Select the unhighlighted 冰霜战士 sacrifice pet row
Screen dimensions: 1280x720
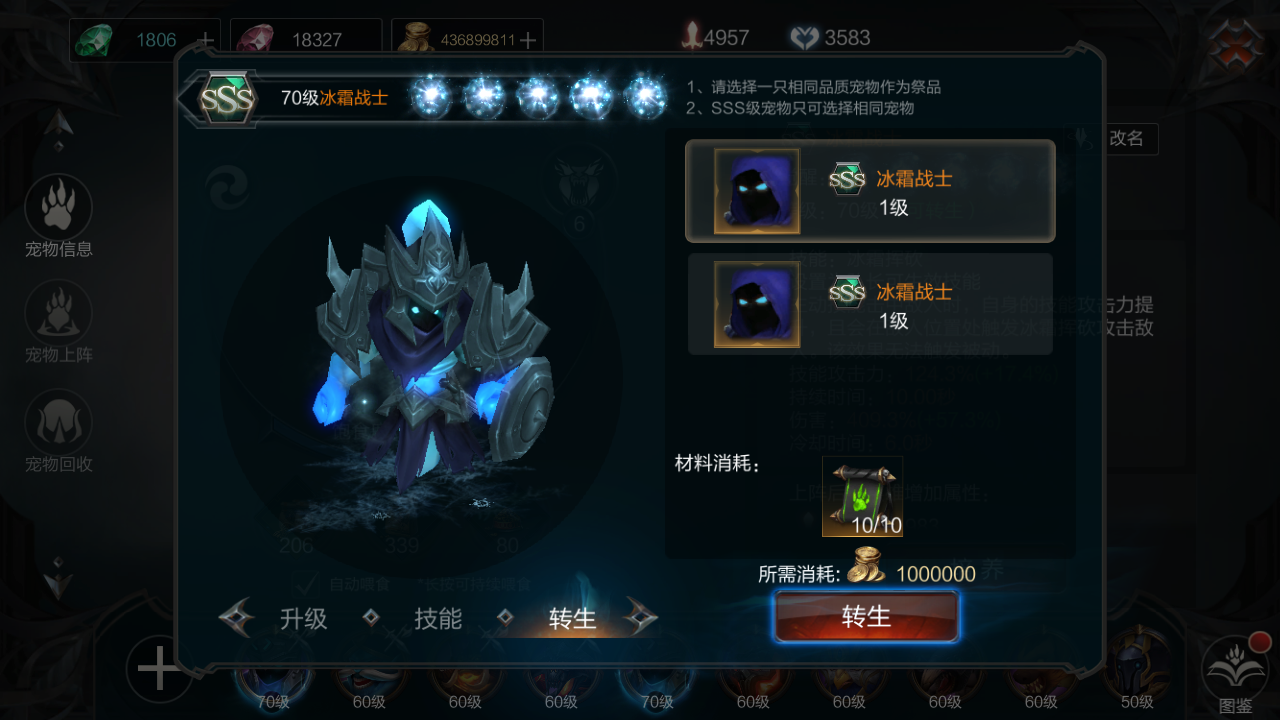(x=869, y=304)
